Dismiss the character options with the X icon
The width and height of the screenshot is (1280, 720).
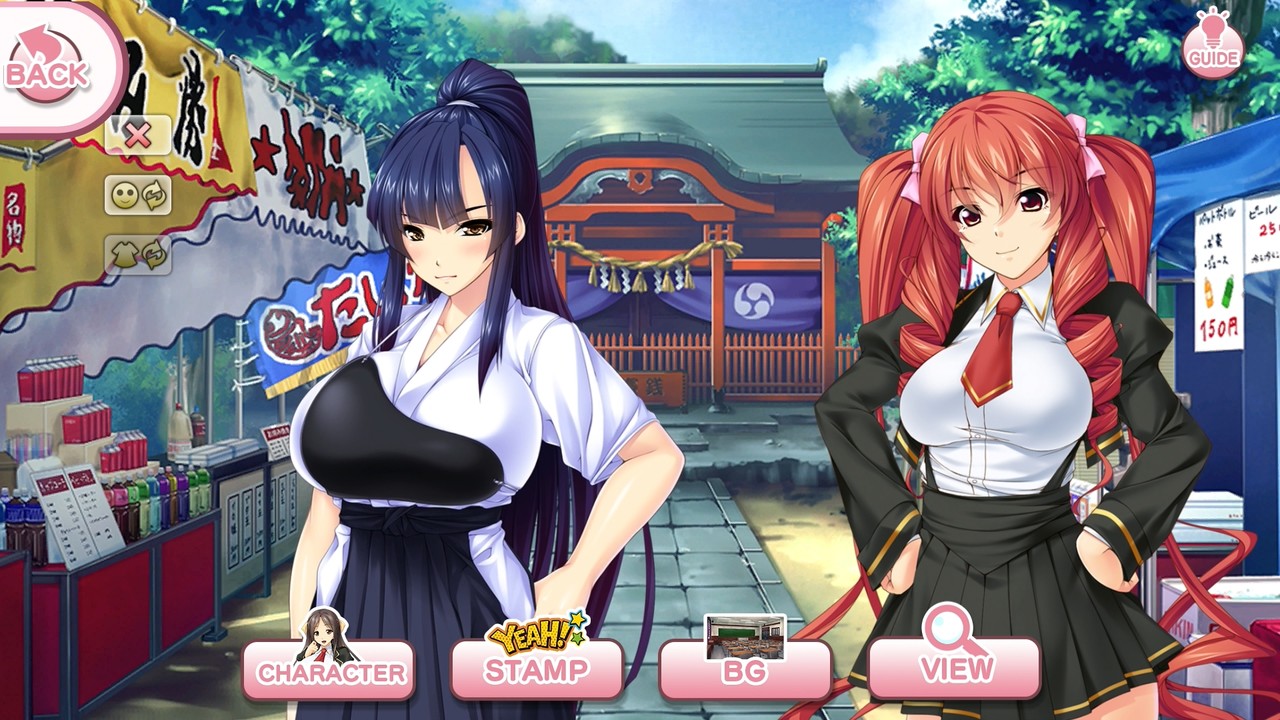coord(140,133)
